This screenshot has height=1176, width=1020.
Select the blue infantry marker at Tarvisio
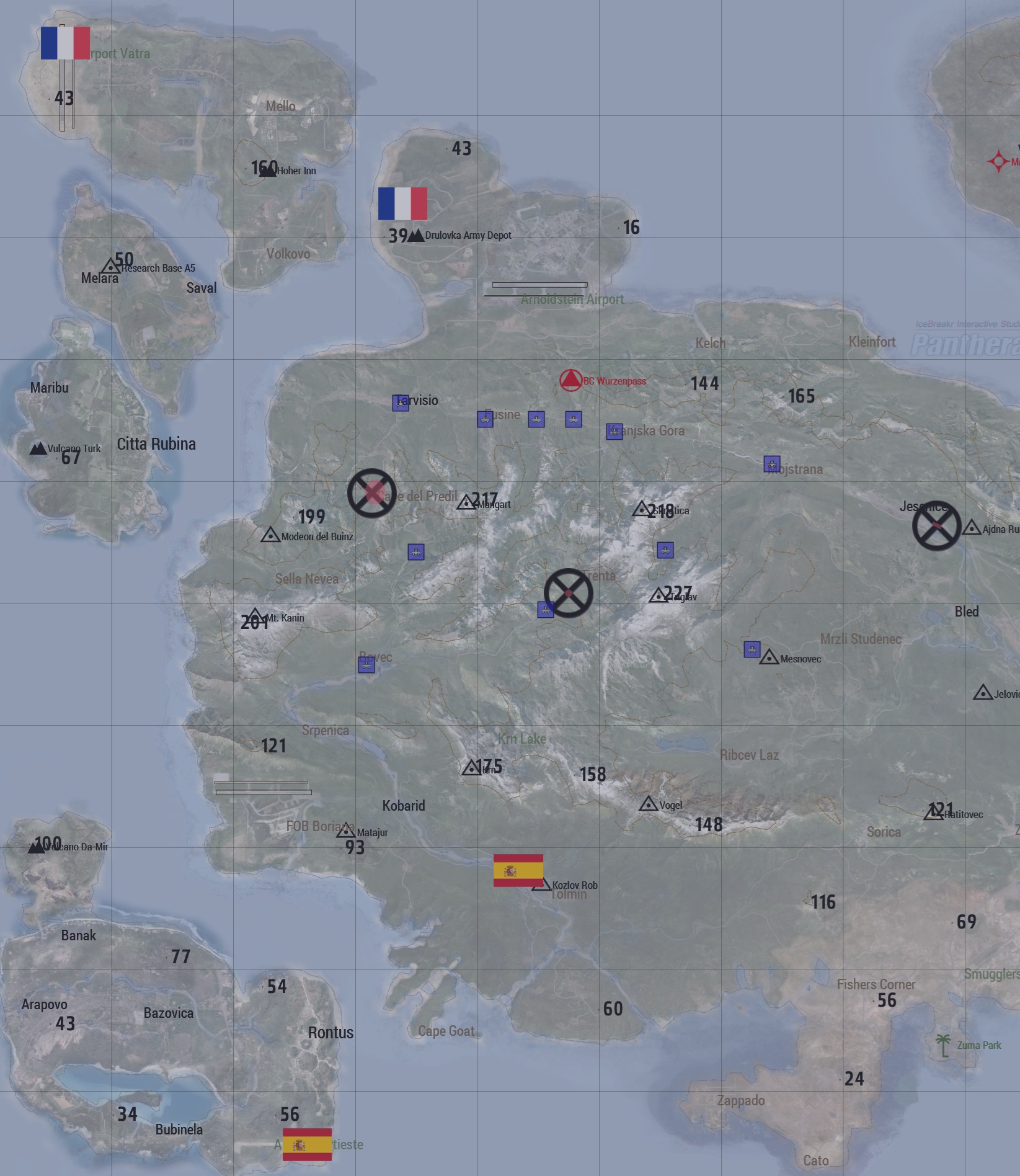401,402
